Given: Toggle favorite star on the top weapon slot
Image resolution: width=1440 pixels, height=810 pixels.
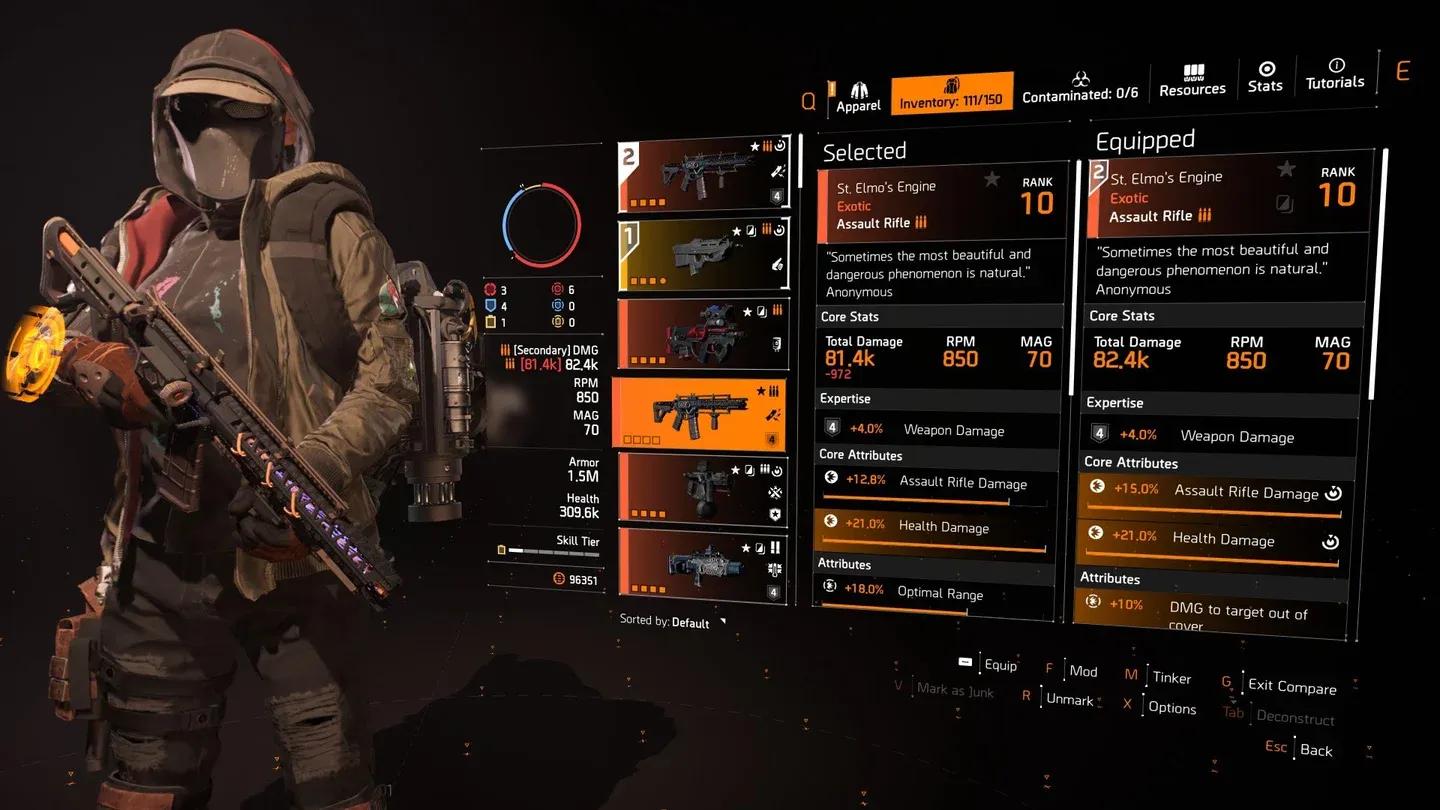Looking at the screenshot, I should [755, 146].
